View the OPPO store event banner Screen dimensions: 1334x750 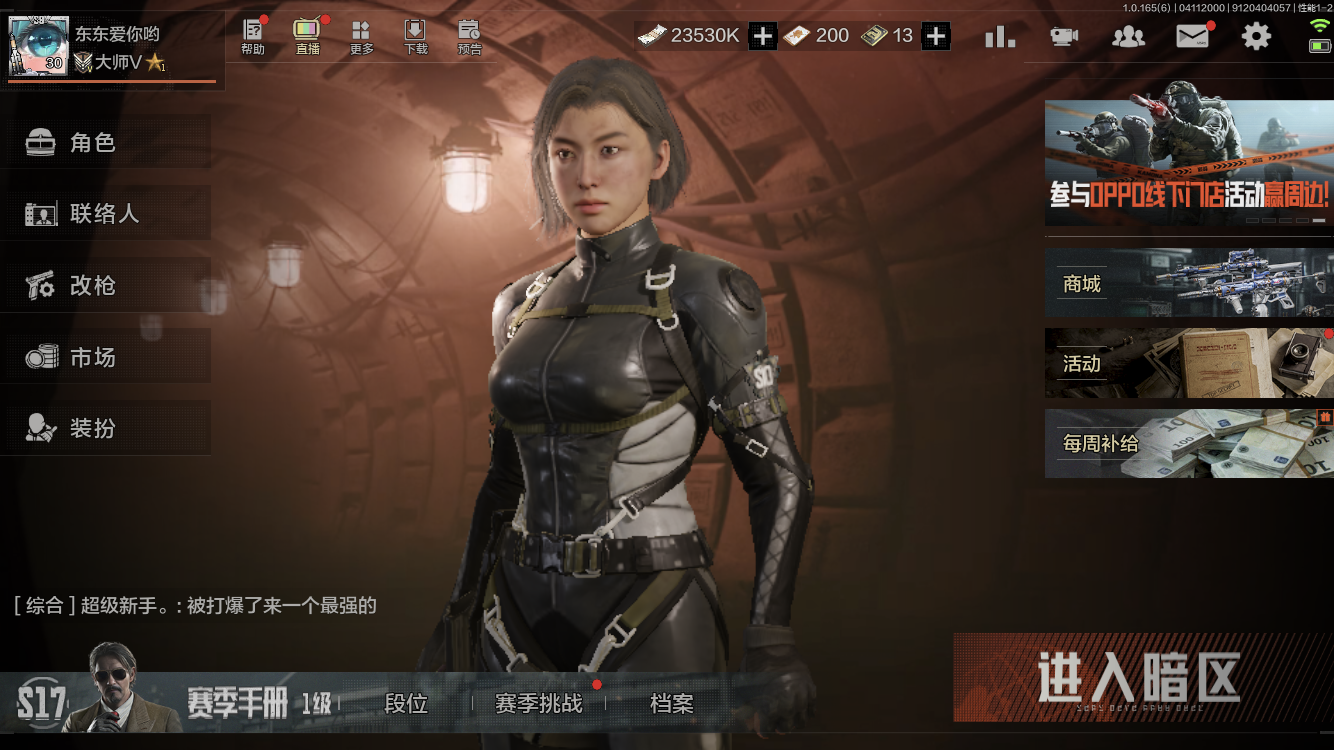pyautogui.click(x=1188, y=162)
